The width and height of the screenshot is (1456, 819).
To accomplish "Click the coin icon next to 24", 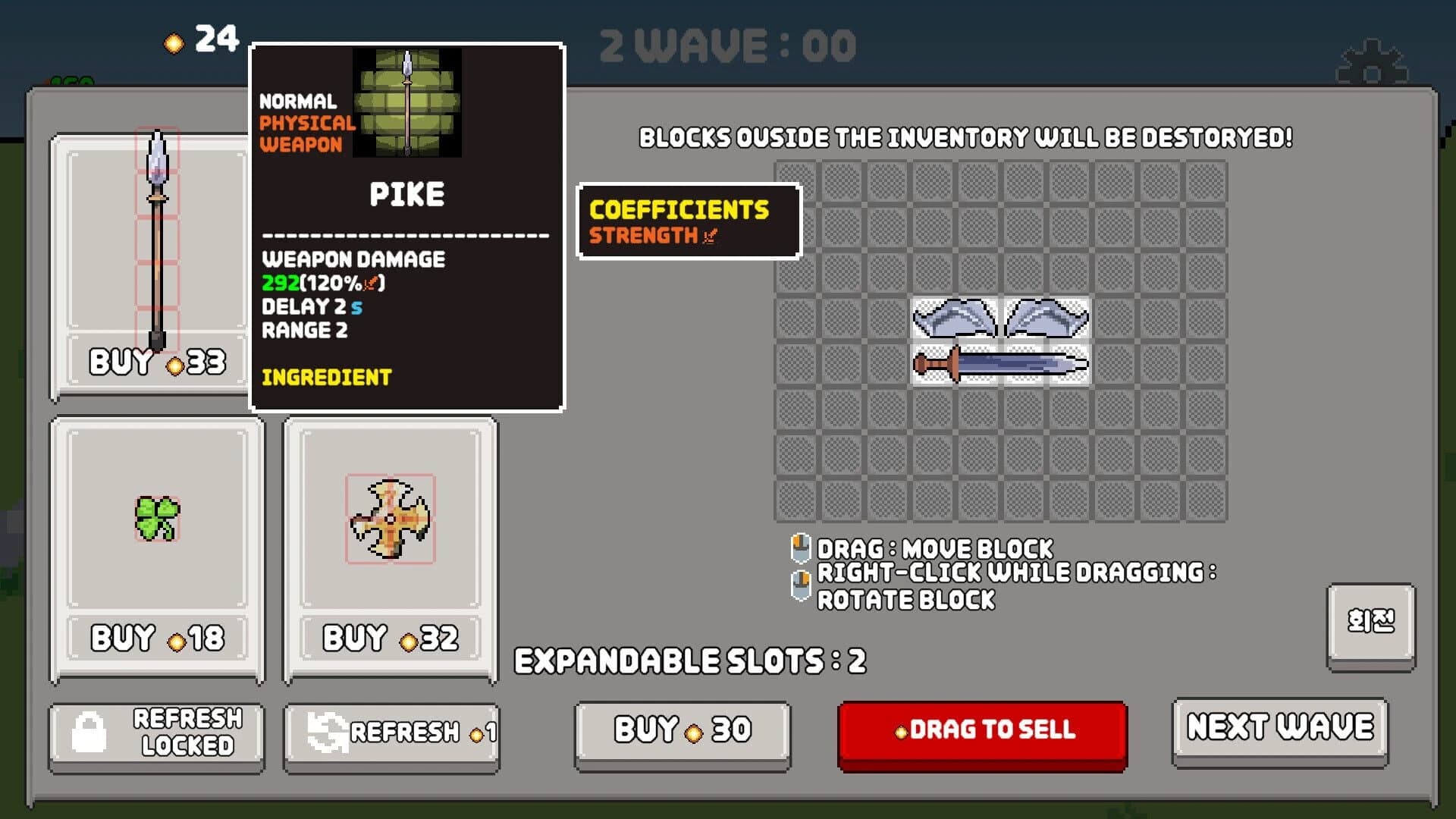I will point(175,44).
